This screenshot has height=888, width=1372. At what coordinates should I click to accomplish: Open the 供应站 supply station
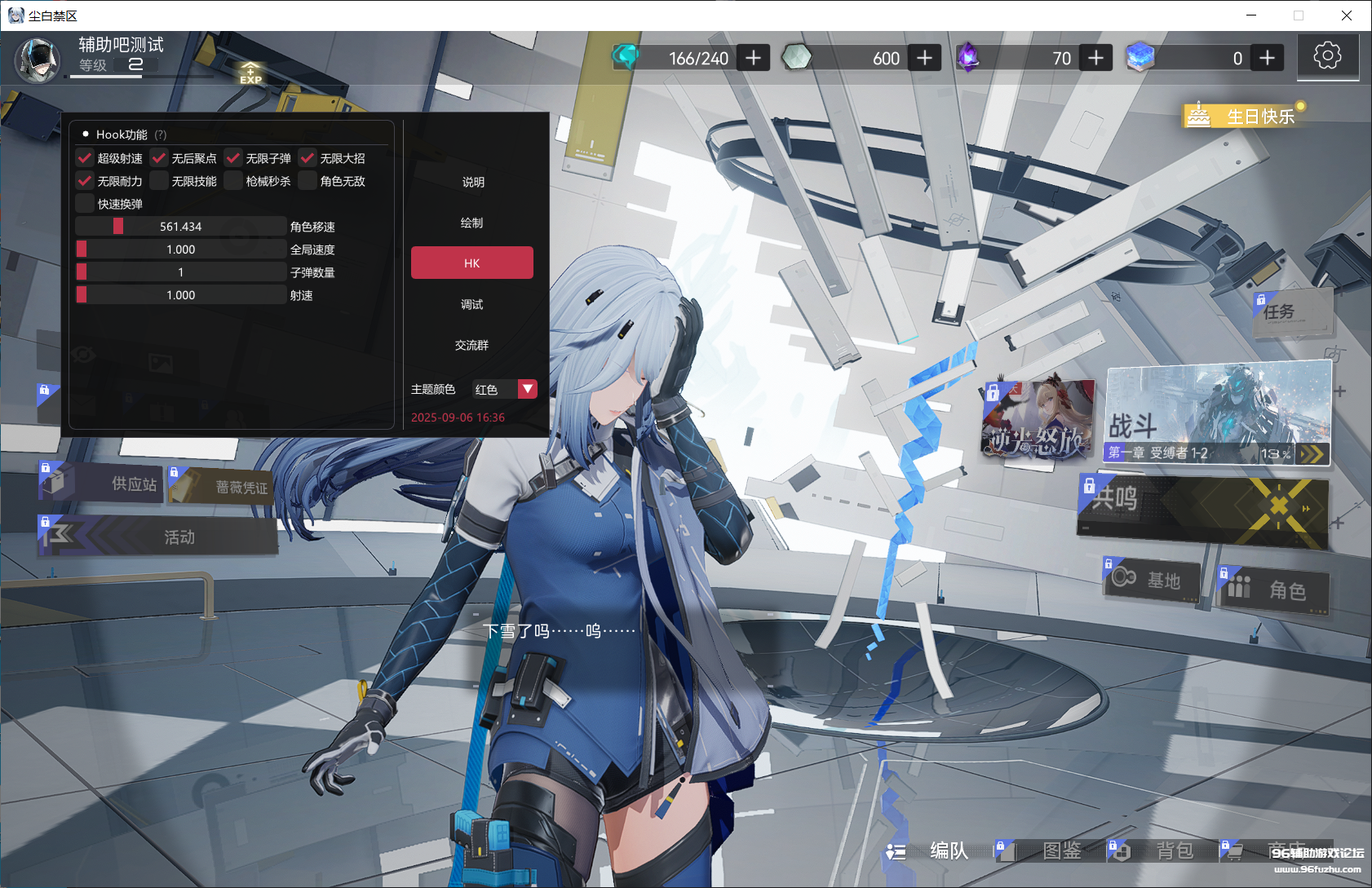[102, 484]
